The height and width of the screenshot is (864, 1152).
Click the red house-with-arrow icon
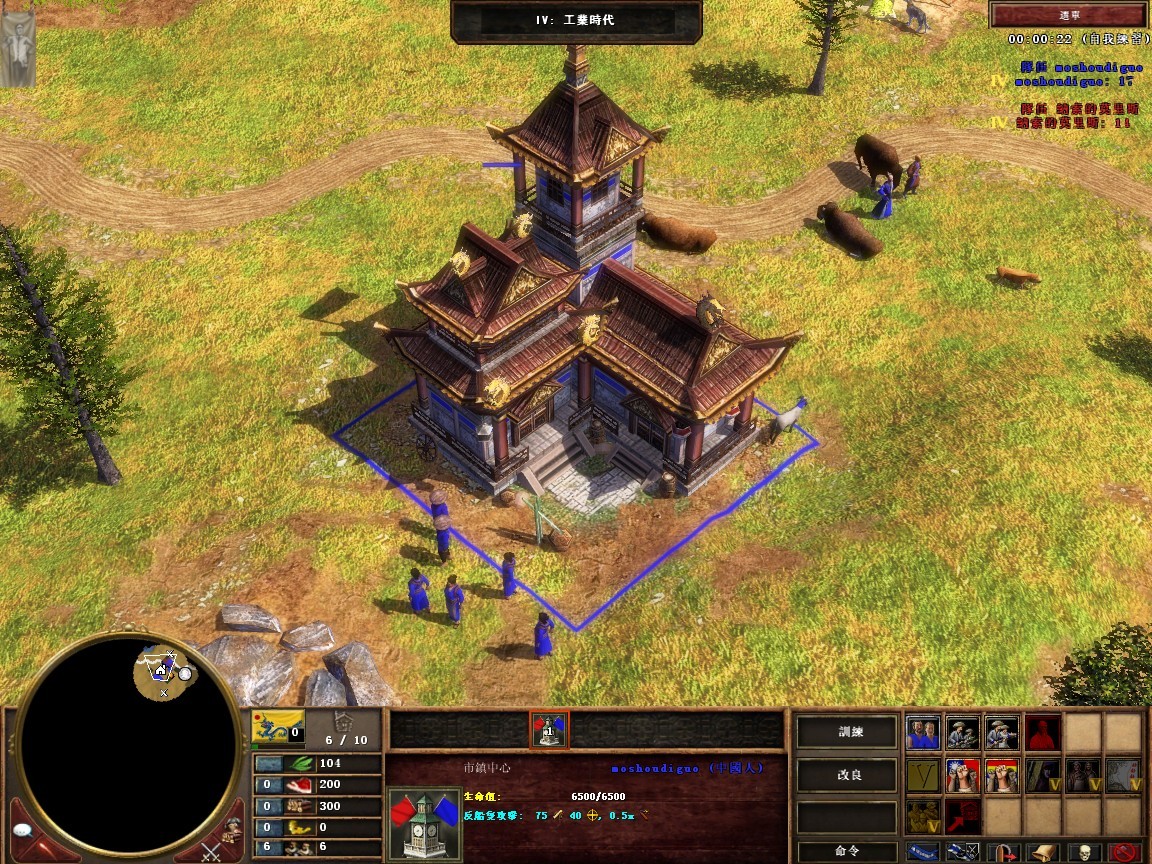click(x=962, y=817)
